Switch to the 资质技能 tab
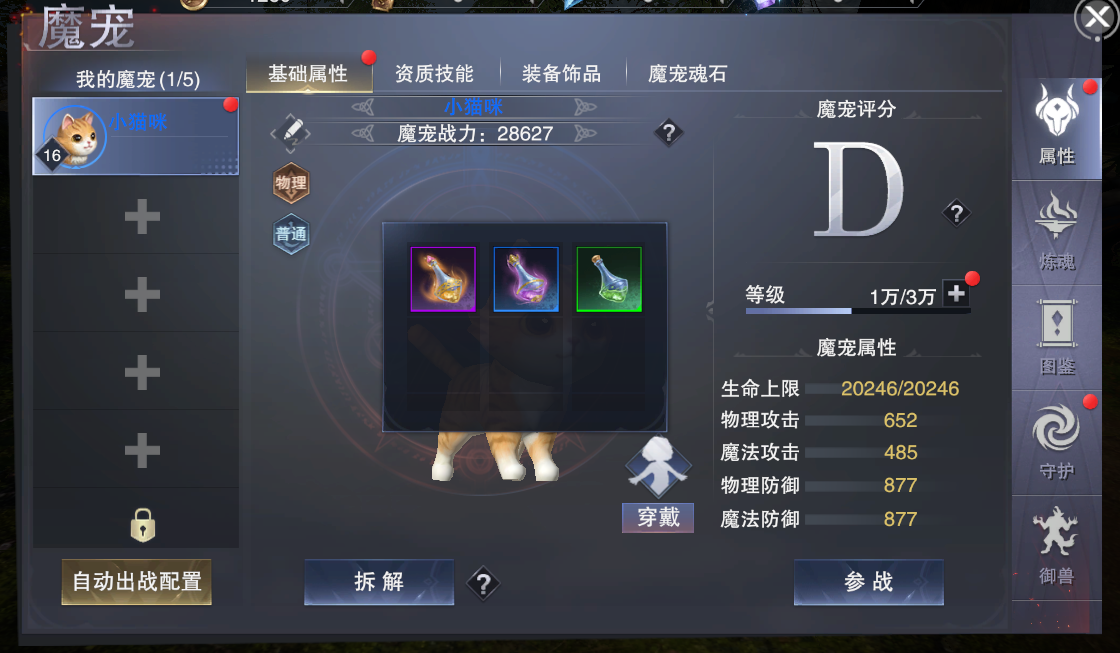 pos(434,74)
